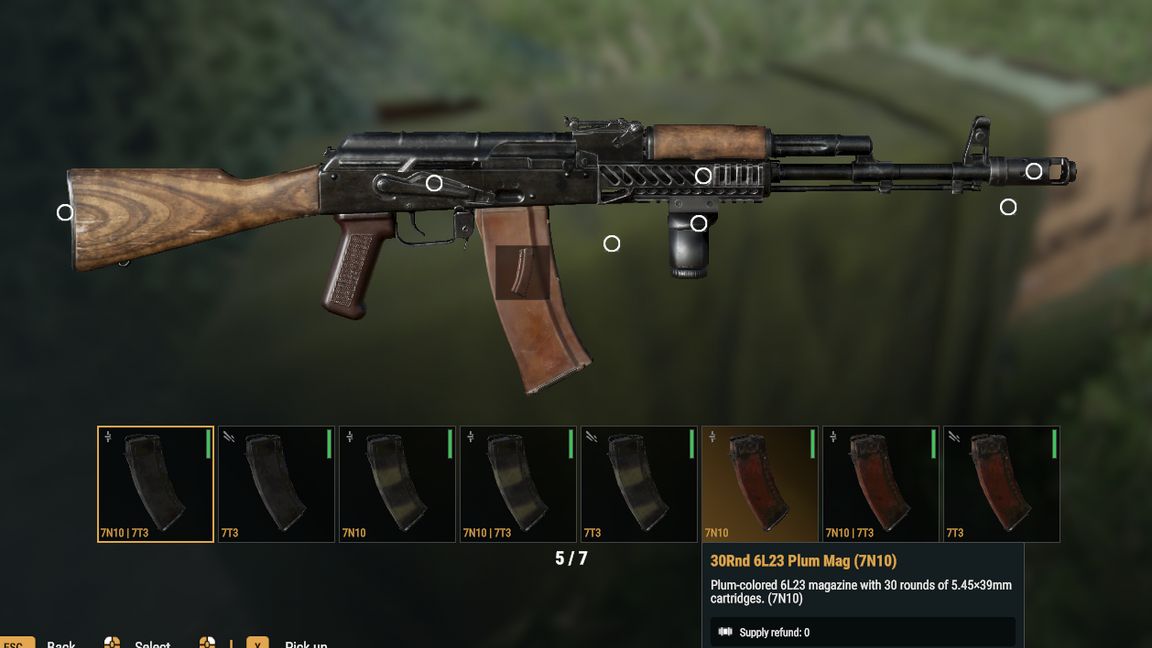Select the foregrip attachment point
Image resolution: width=1152 pixels, height=648 pixels.
[x=699, y=223]
